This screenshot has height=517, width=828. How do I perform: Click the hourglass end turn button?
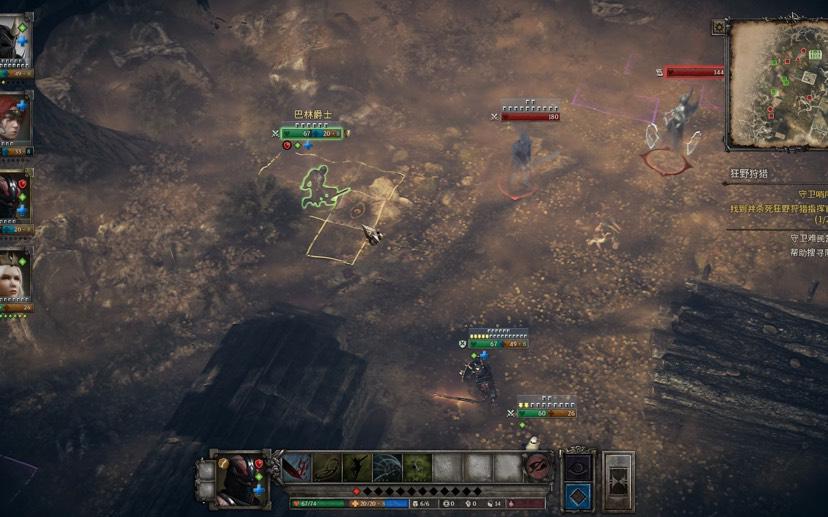619,480
